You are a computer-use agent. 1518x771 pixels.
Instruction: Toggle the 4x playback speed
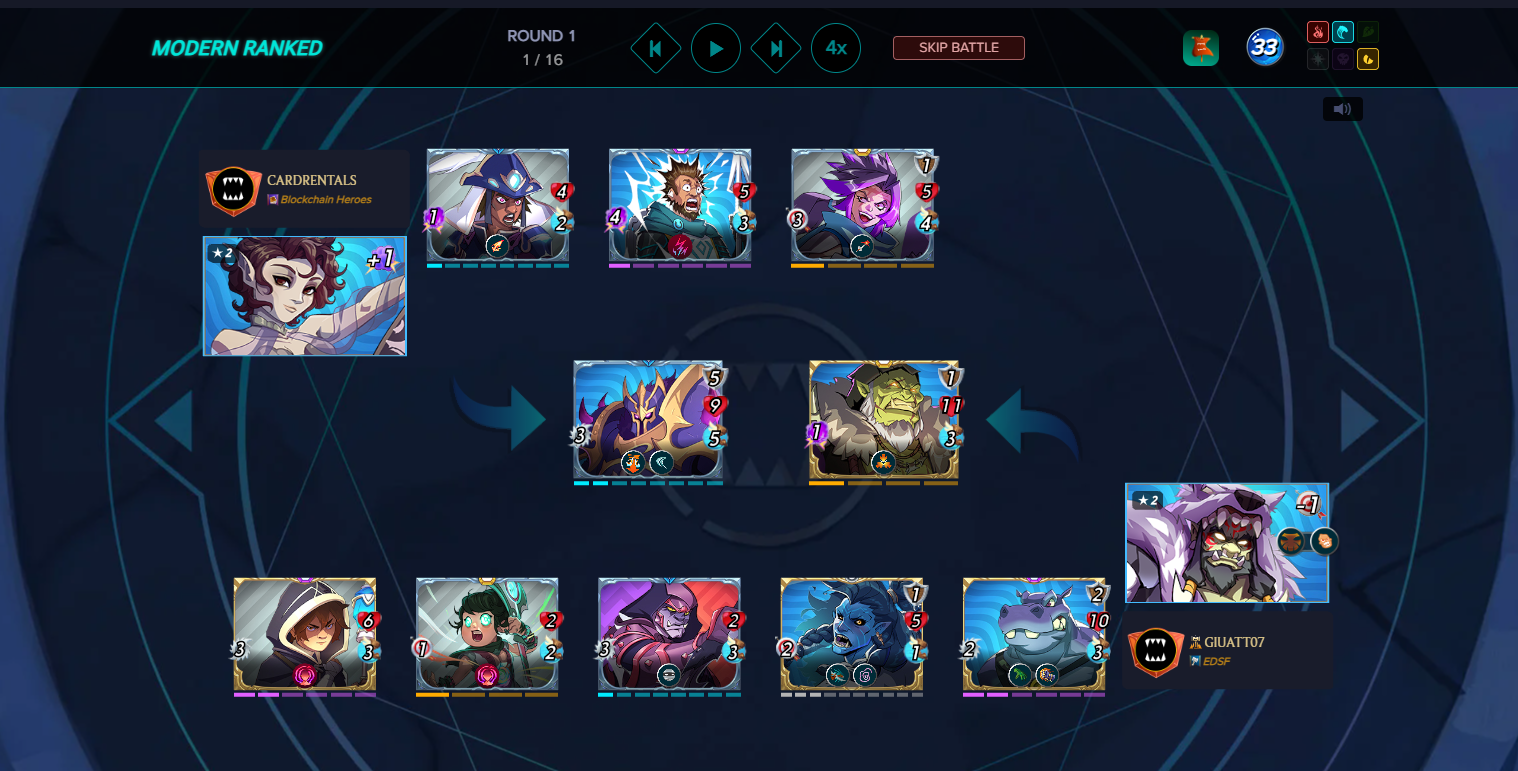pyautogui.click(x=836, y=48)
